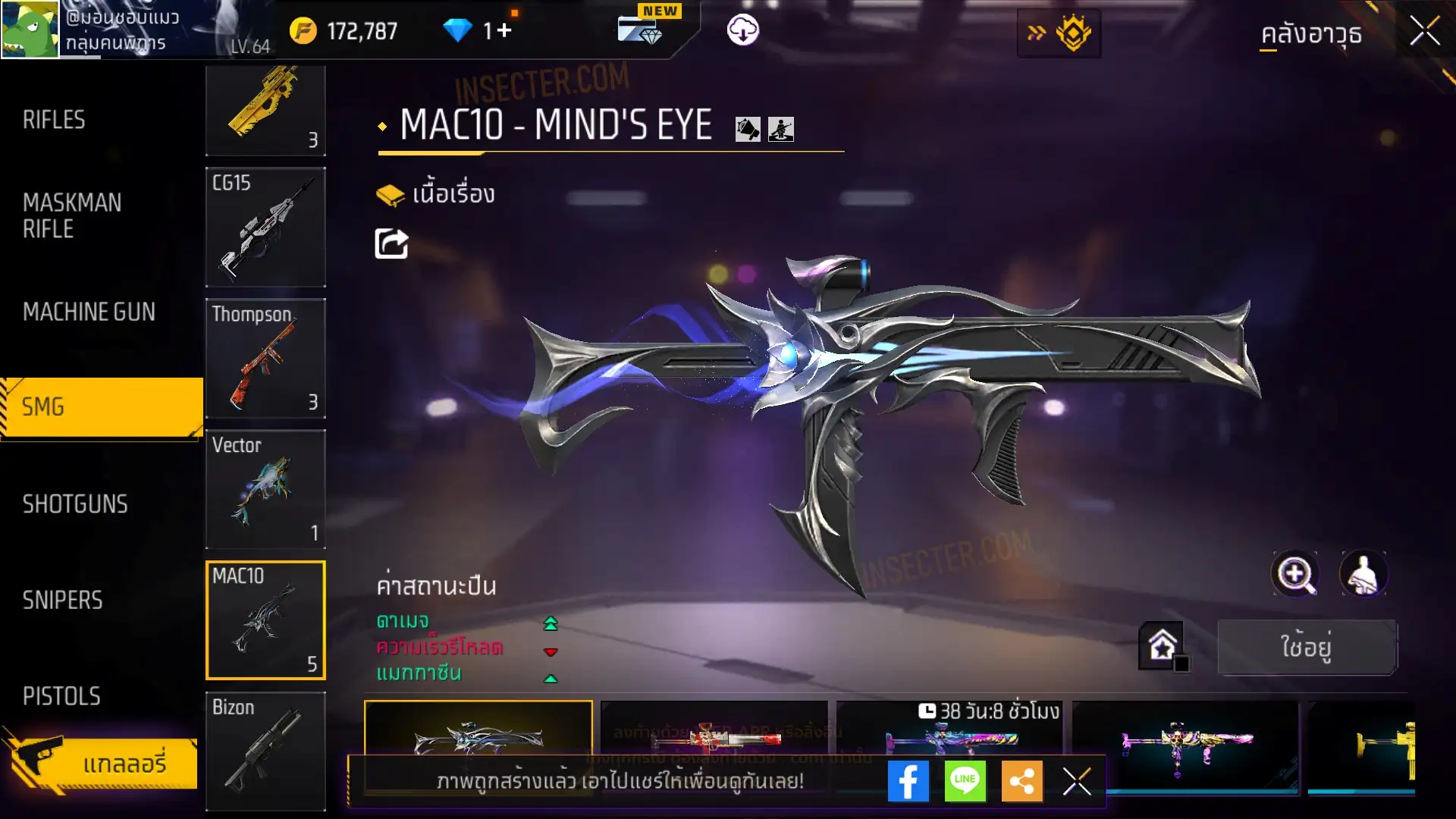Select the MACHINE GUN category
Viewport: 1456px width, 819px height.
[x=89, y=312]
